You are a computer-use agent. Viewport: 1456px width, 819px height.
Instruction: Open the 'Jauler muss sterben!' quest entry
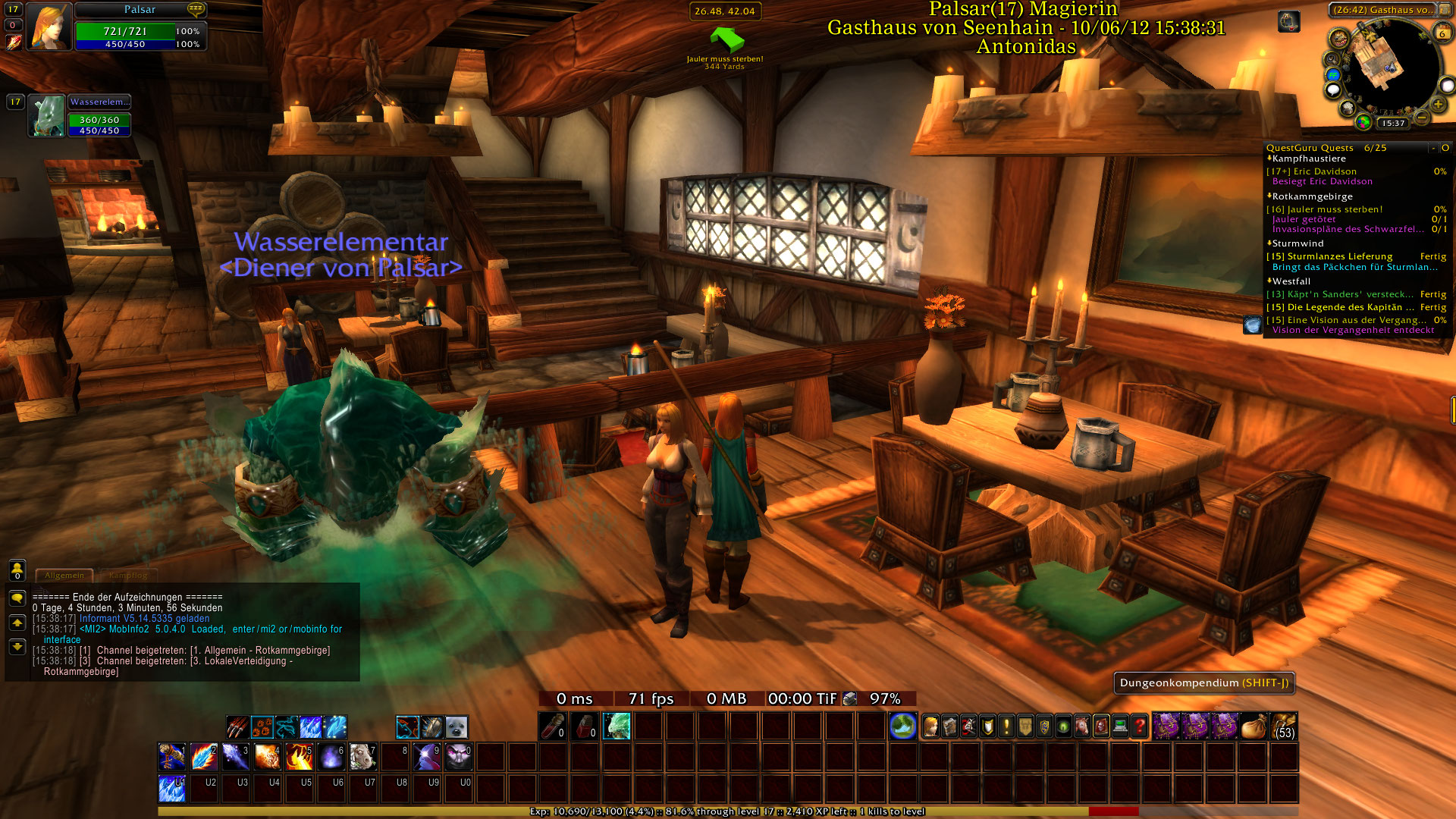(1334, 209)
